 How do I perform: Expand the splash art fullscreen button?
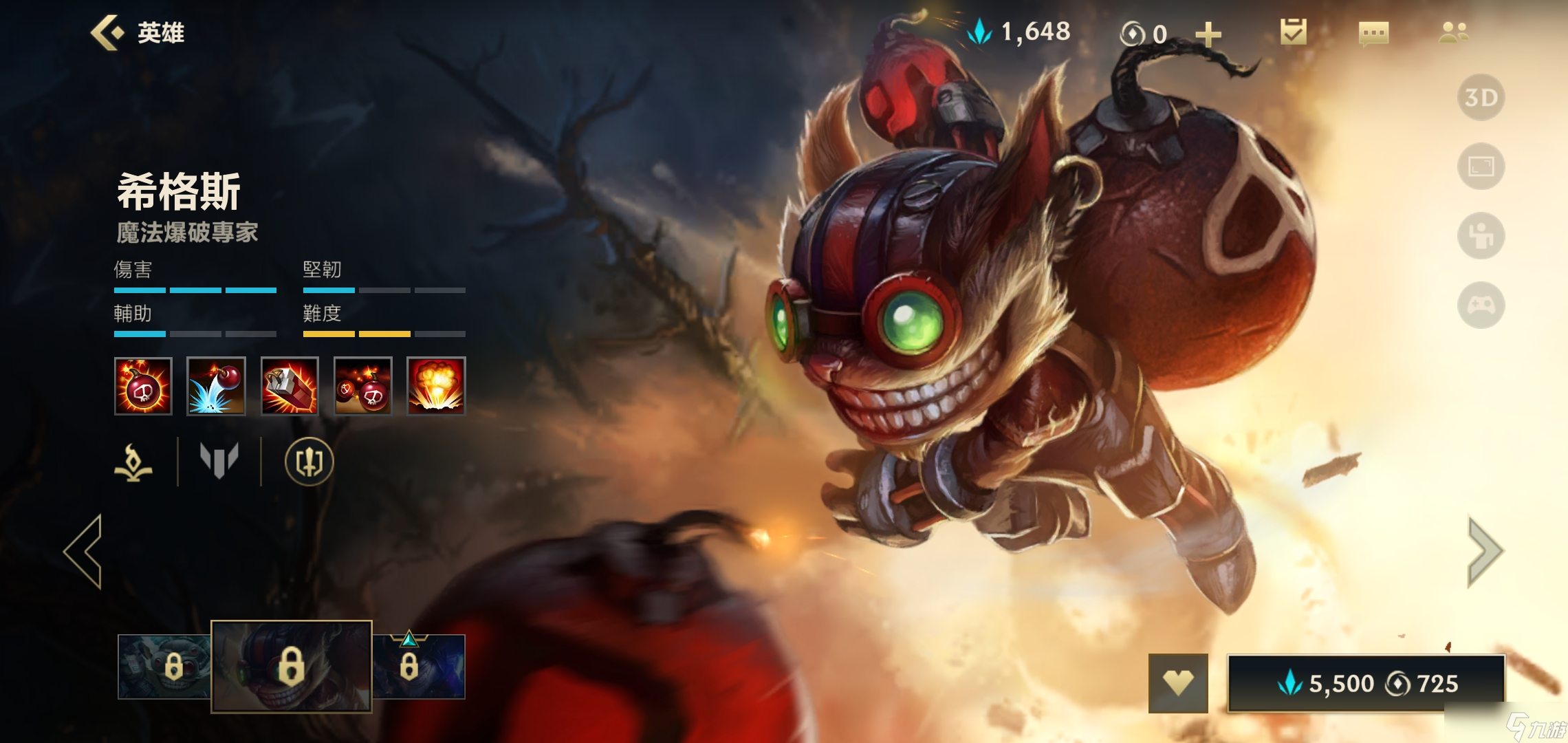coord(1481,166)
